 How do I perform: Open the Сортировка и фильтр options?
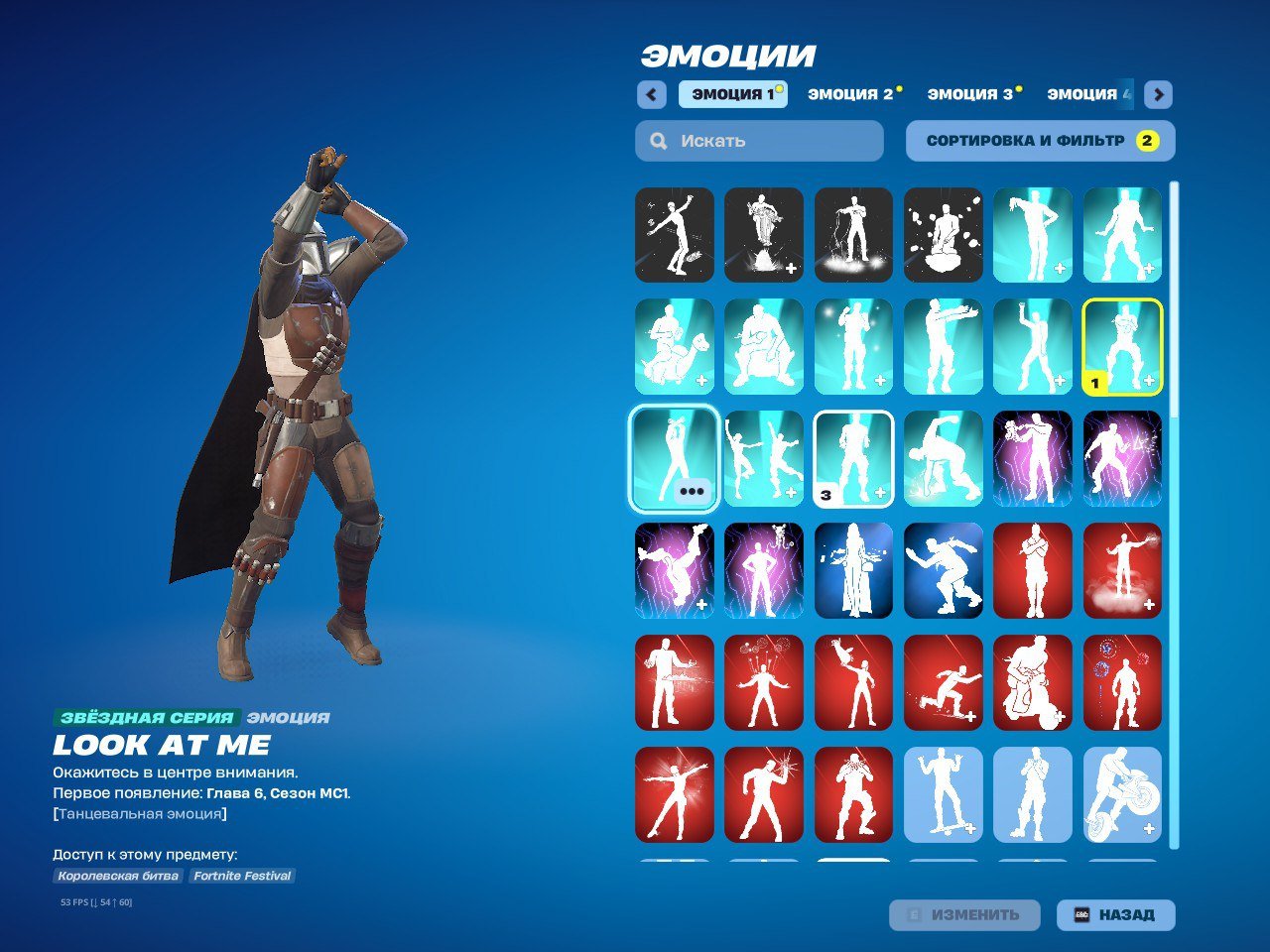coord(1038,141)
